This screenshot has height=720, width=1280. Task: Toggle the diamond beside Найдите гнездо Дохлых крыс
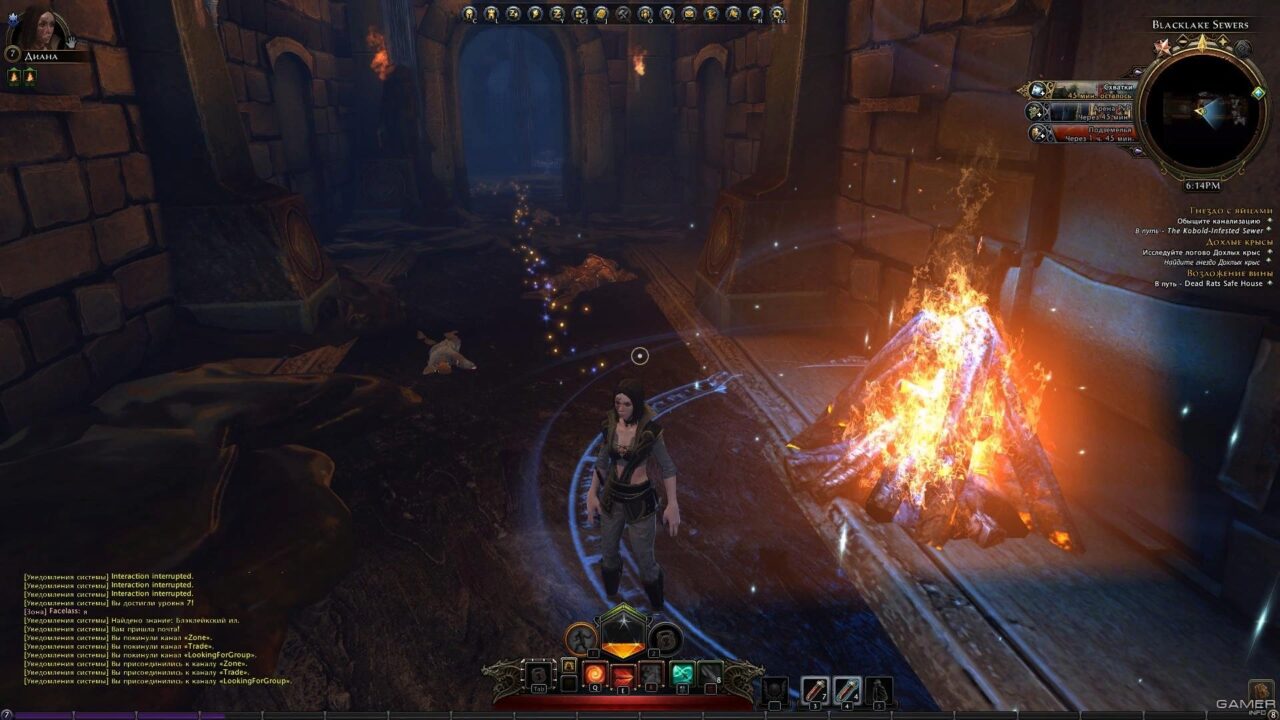click(x=1268, y=261)
